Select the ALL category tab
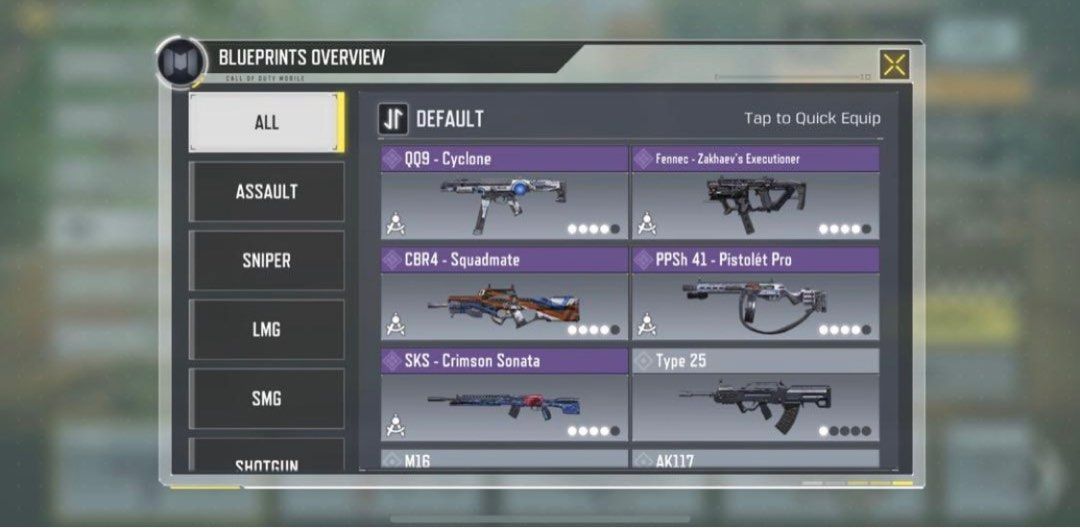This screenshot has width=1080, height=528. (266, 122)
